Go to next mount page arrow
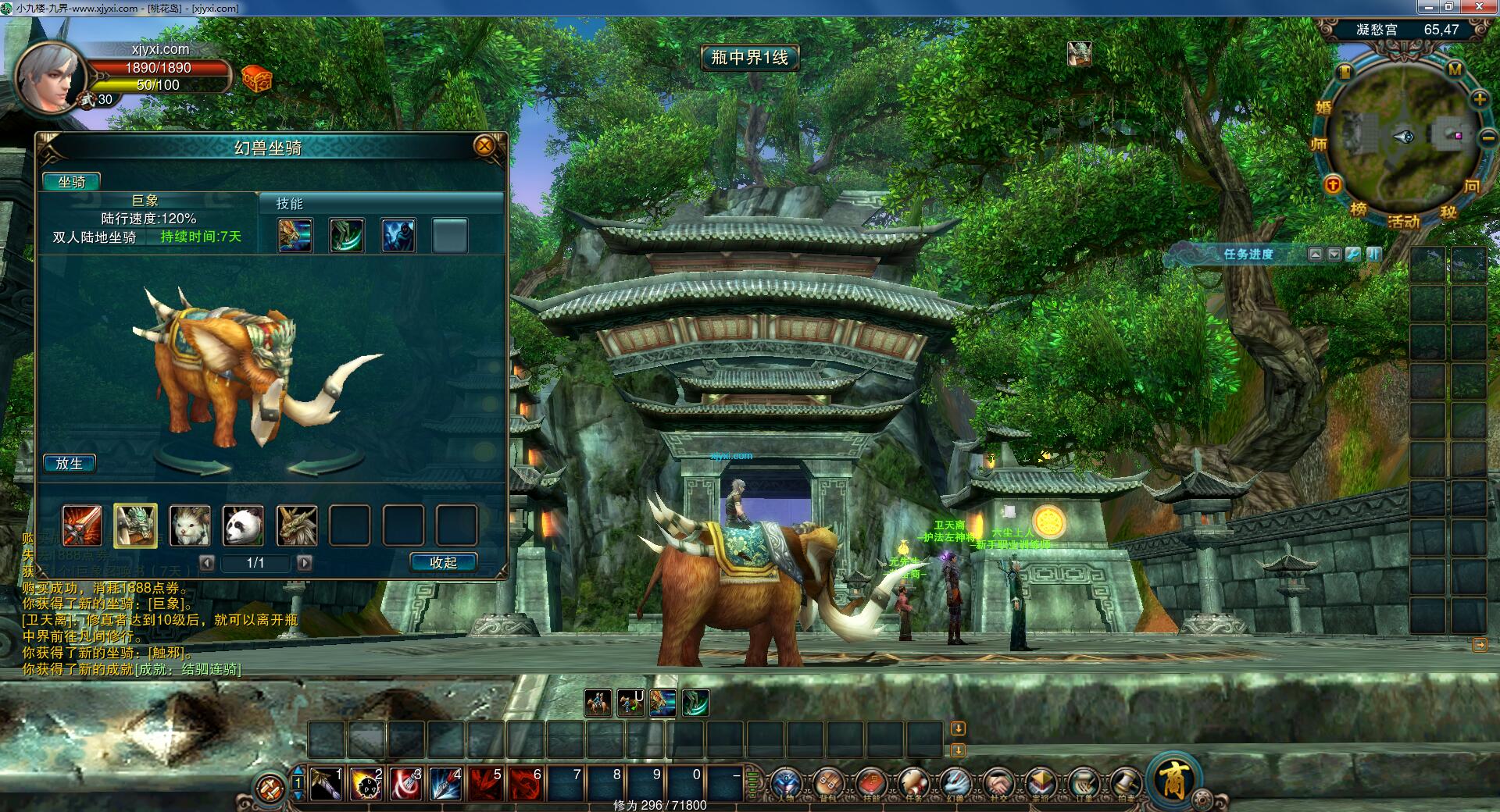Viewport: 1500px width, 812px height. pyautogui.click(x=305, y=563)
